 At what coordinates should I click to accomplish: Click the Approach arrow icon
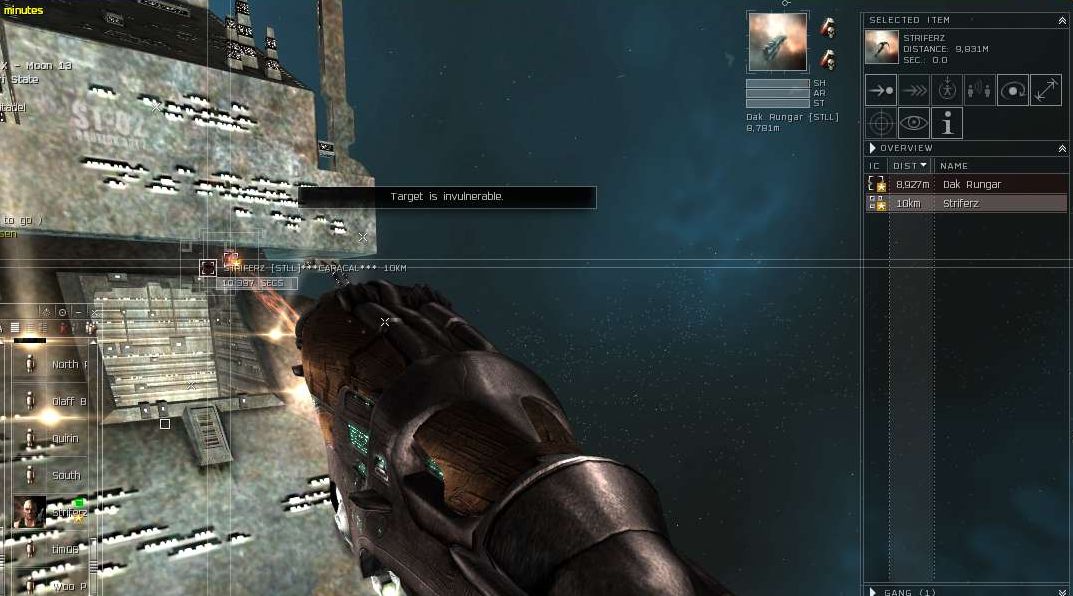pyautogui.click(x=881, y=90)
